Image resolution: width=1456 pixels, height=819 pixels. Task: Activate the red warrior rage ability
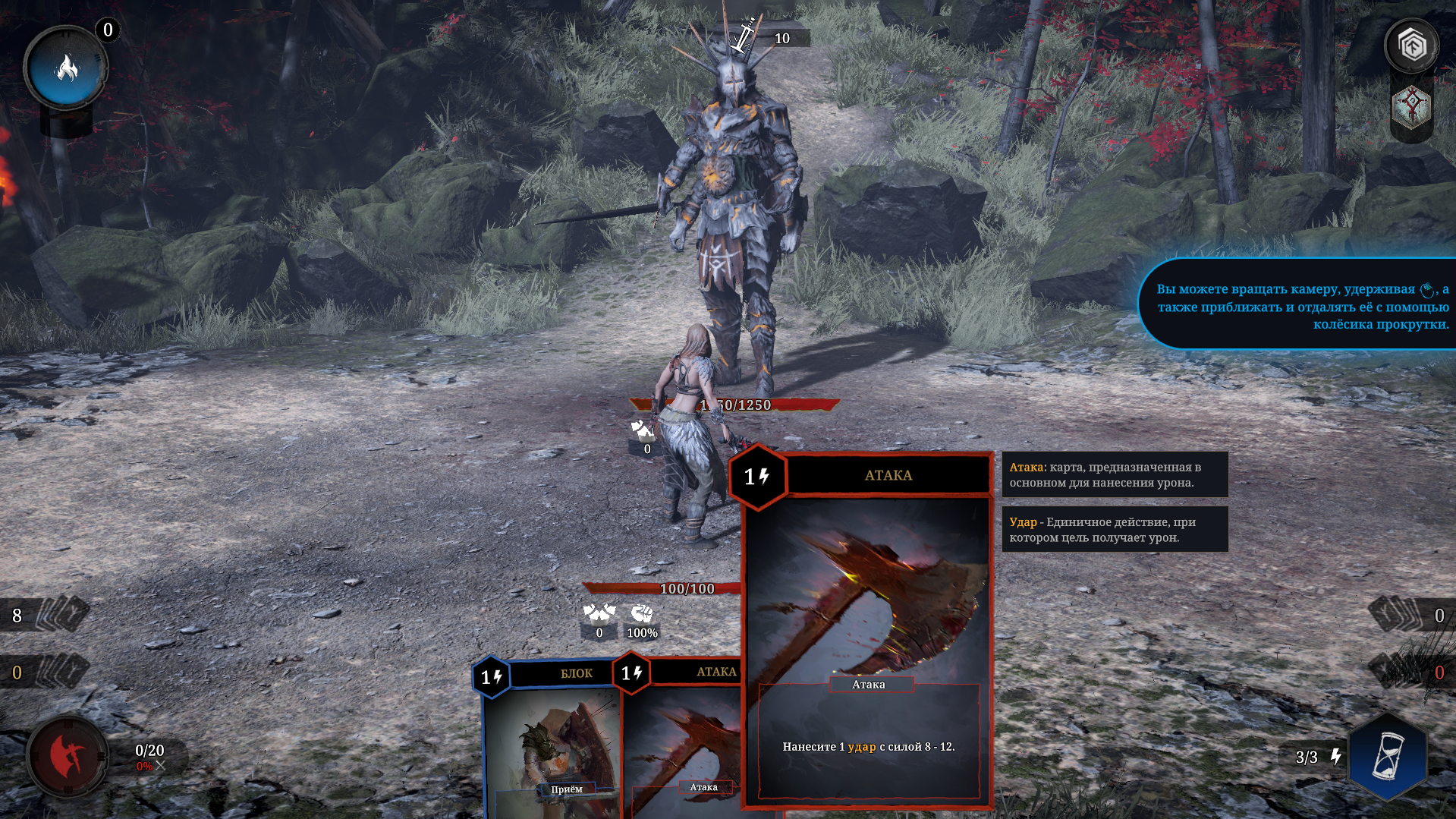click(68, 756)
